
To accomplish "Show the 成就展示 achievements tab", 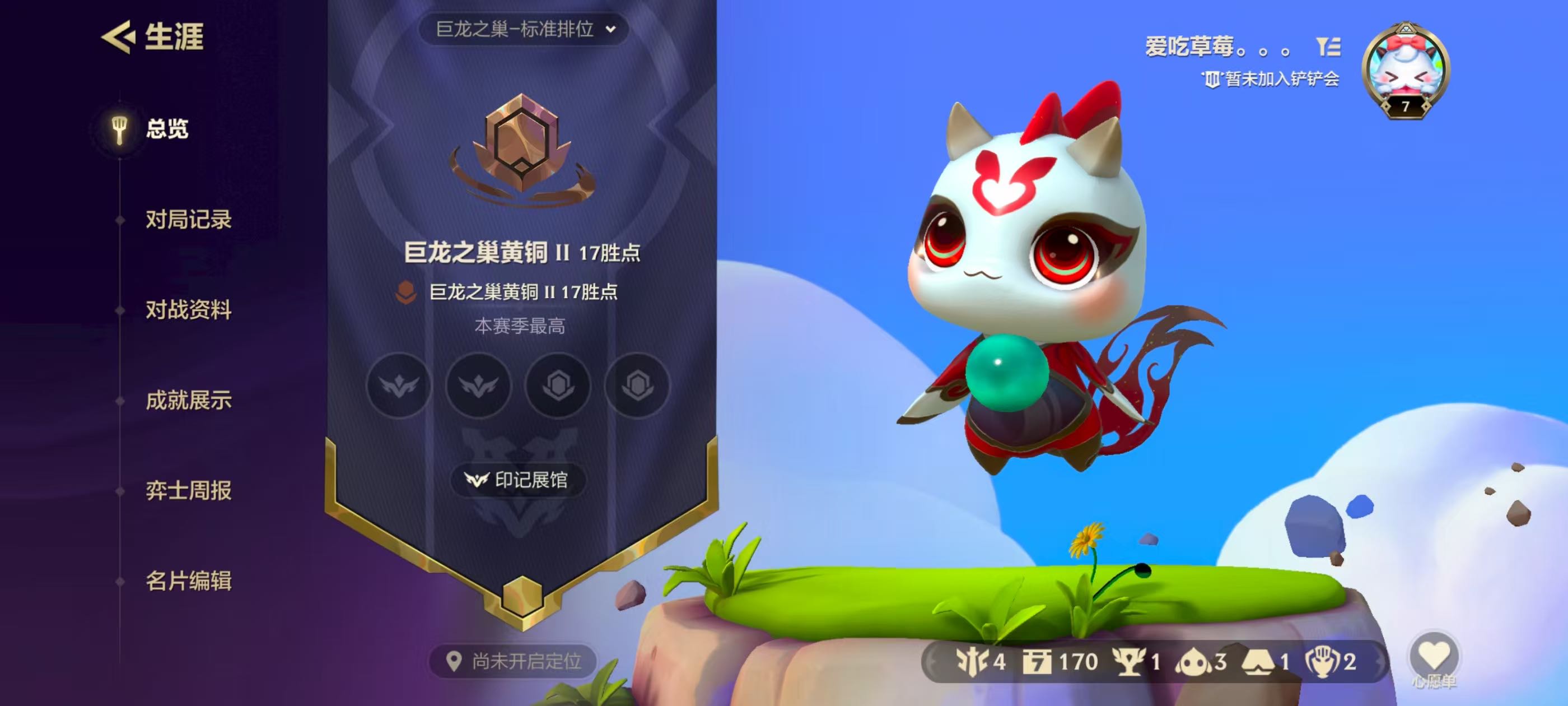I will (x=188, y=400).
